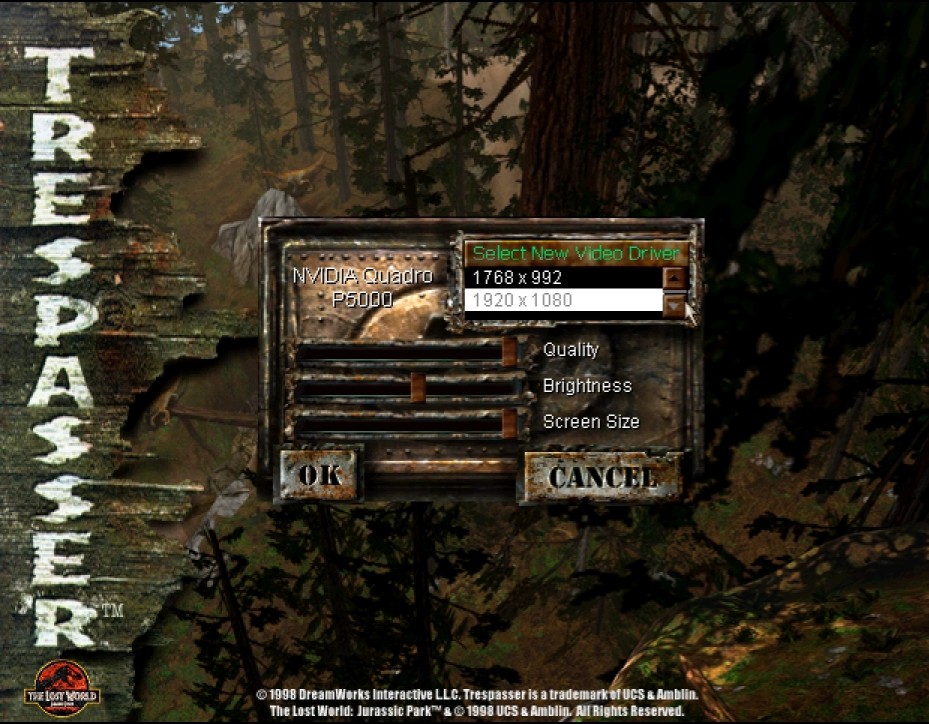The image size is (929, 724).
Task: Click the resolution list up arrow
Action: (676, 277)
